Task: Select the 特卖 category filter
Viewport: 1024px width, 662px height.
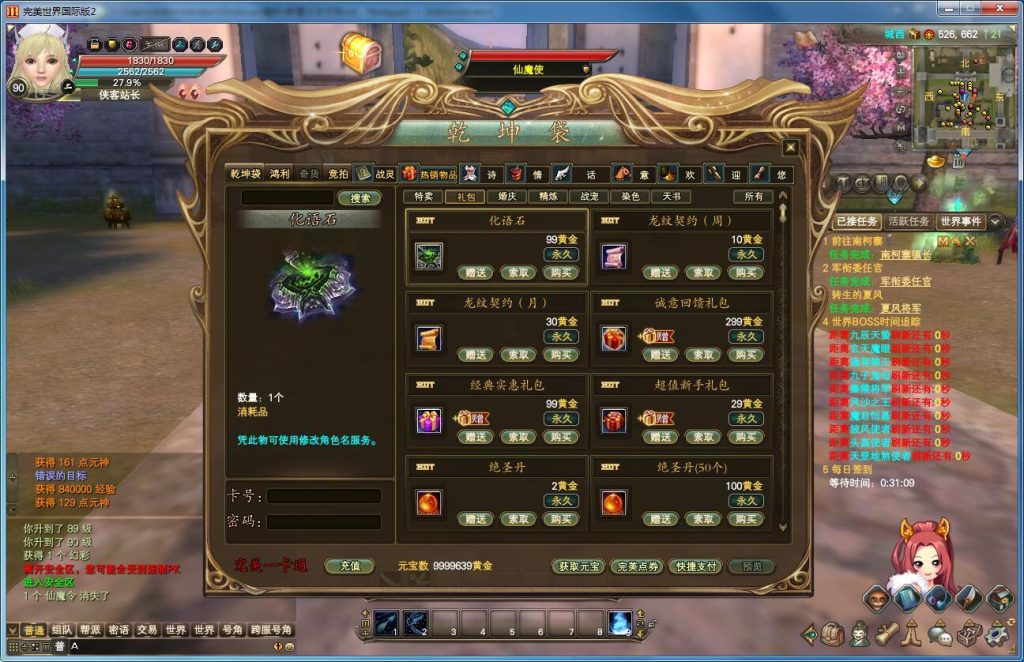Action: pos(424,197)
